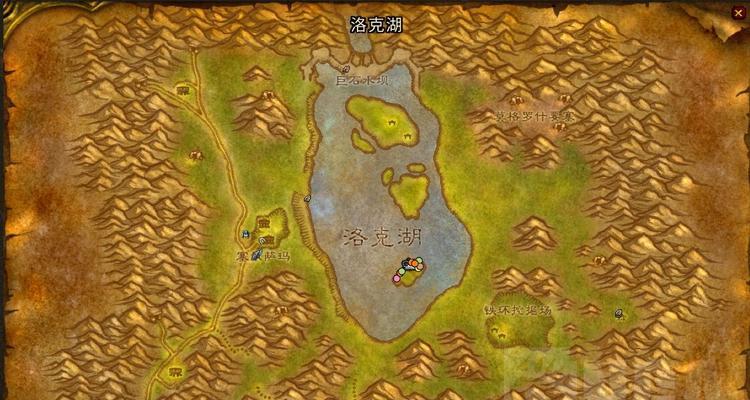Select the small marker on the lake's west shore
The image size is (750, 400).
click(307, 198)
